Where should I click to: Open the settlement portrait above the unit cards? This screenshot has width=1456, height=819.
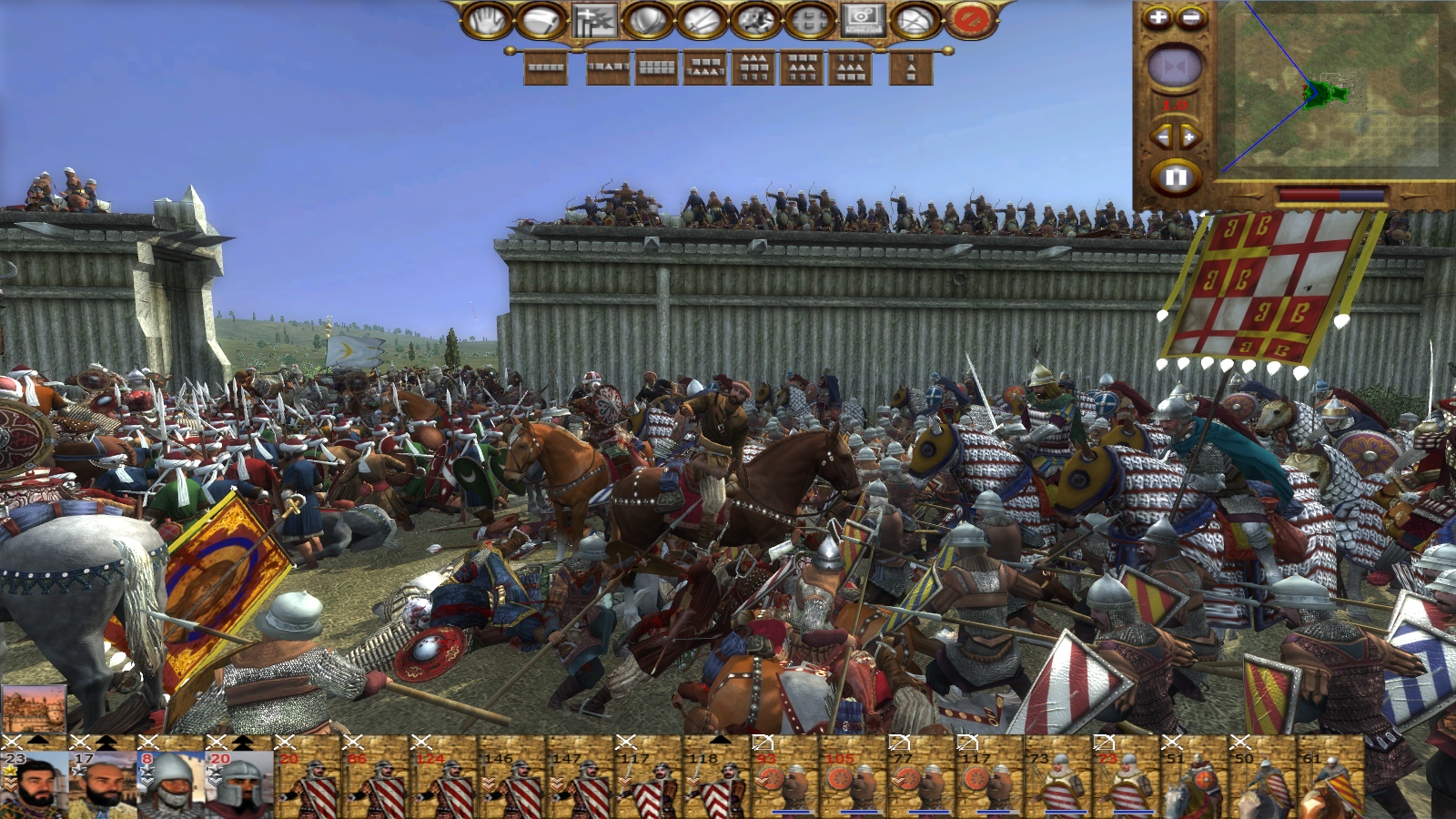click(x=34, y=708)
